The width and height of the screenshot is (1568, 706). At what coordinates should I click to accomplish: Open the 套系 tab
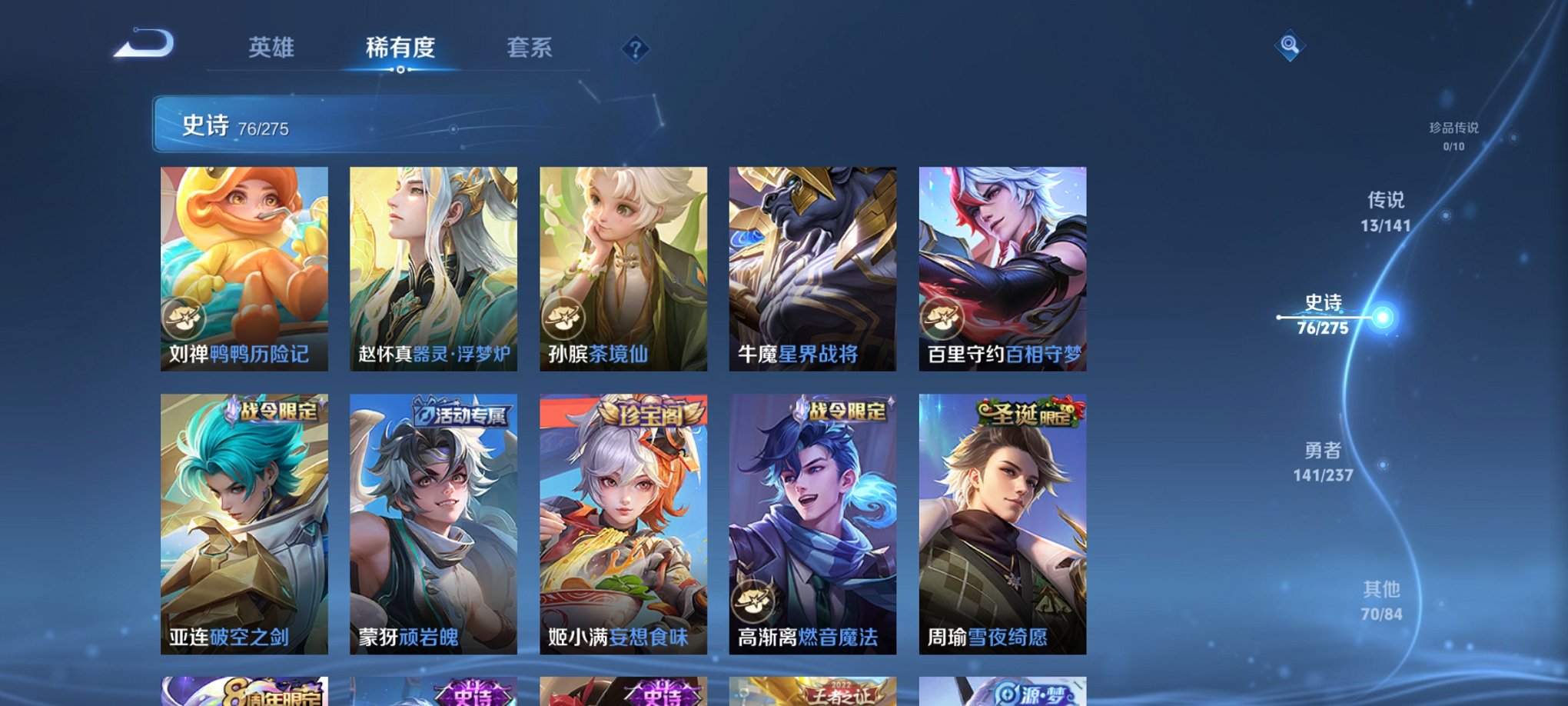(532, 48)
